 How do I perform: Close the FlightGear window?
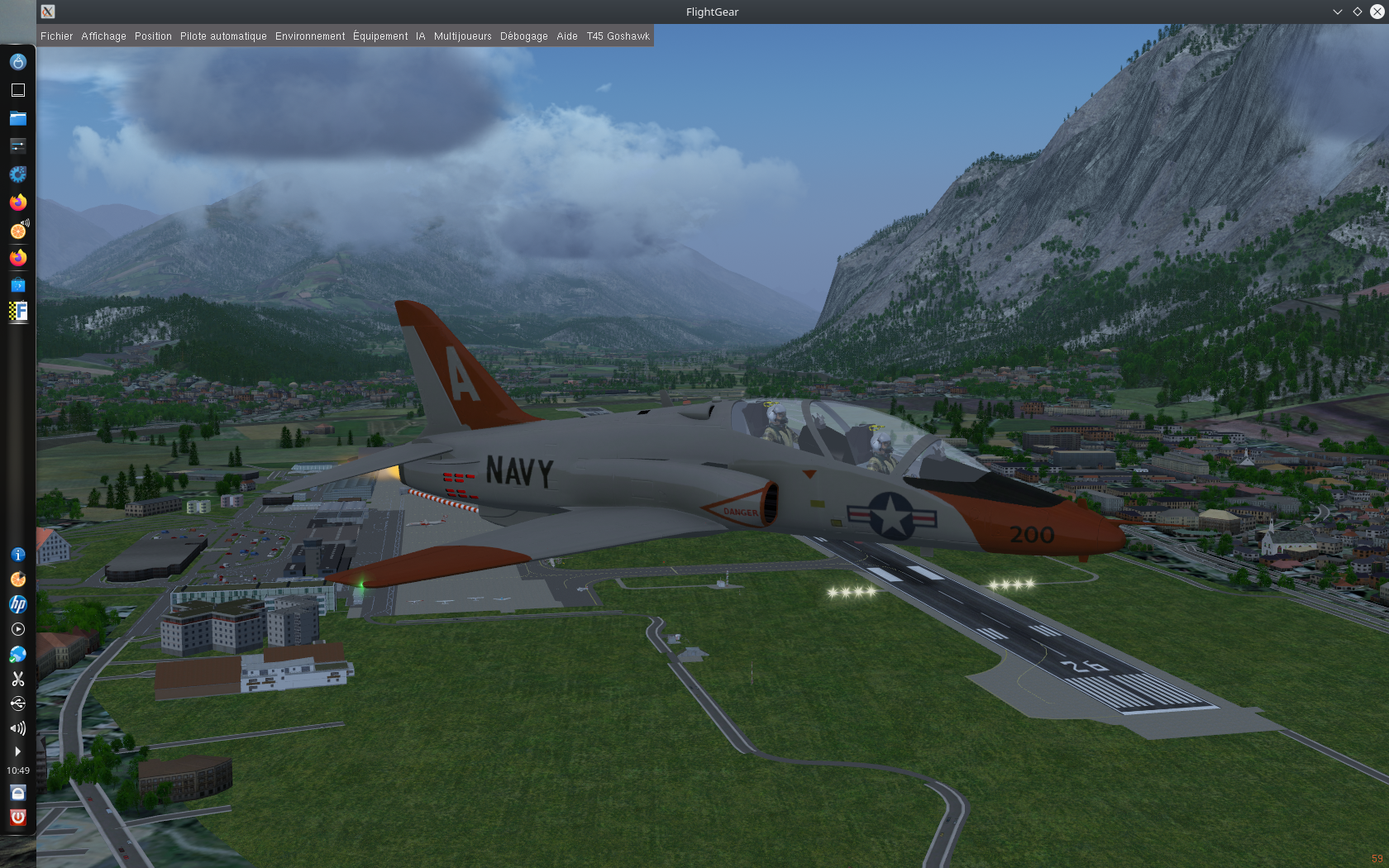[x=1377, y=12]
